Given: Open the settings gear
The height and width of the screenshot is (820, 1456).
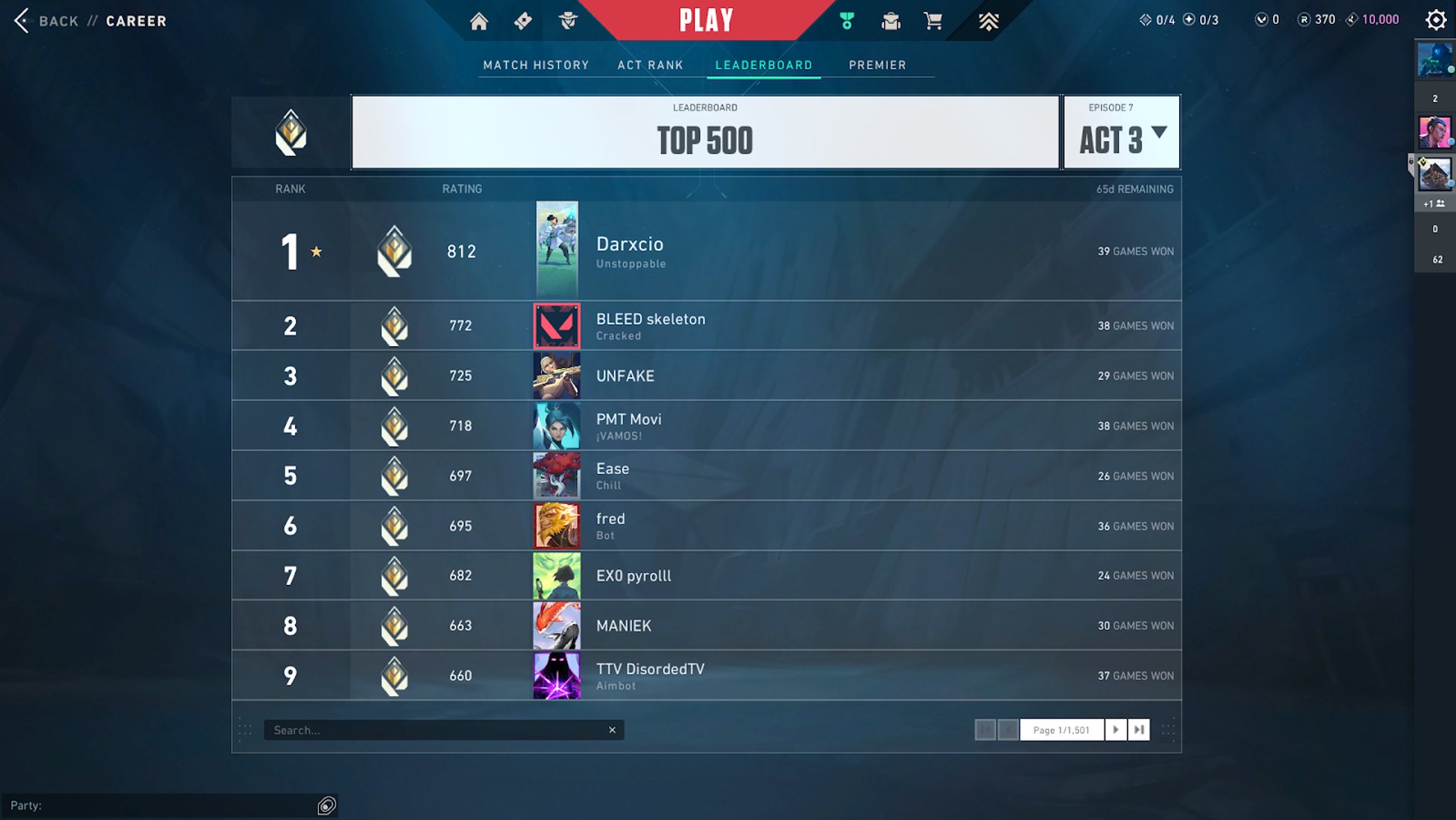Looking at the screenshot, I should (1436, 20).
